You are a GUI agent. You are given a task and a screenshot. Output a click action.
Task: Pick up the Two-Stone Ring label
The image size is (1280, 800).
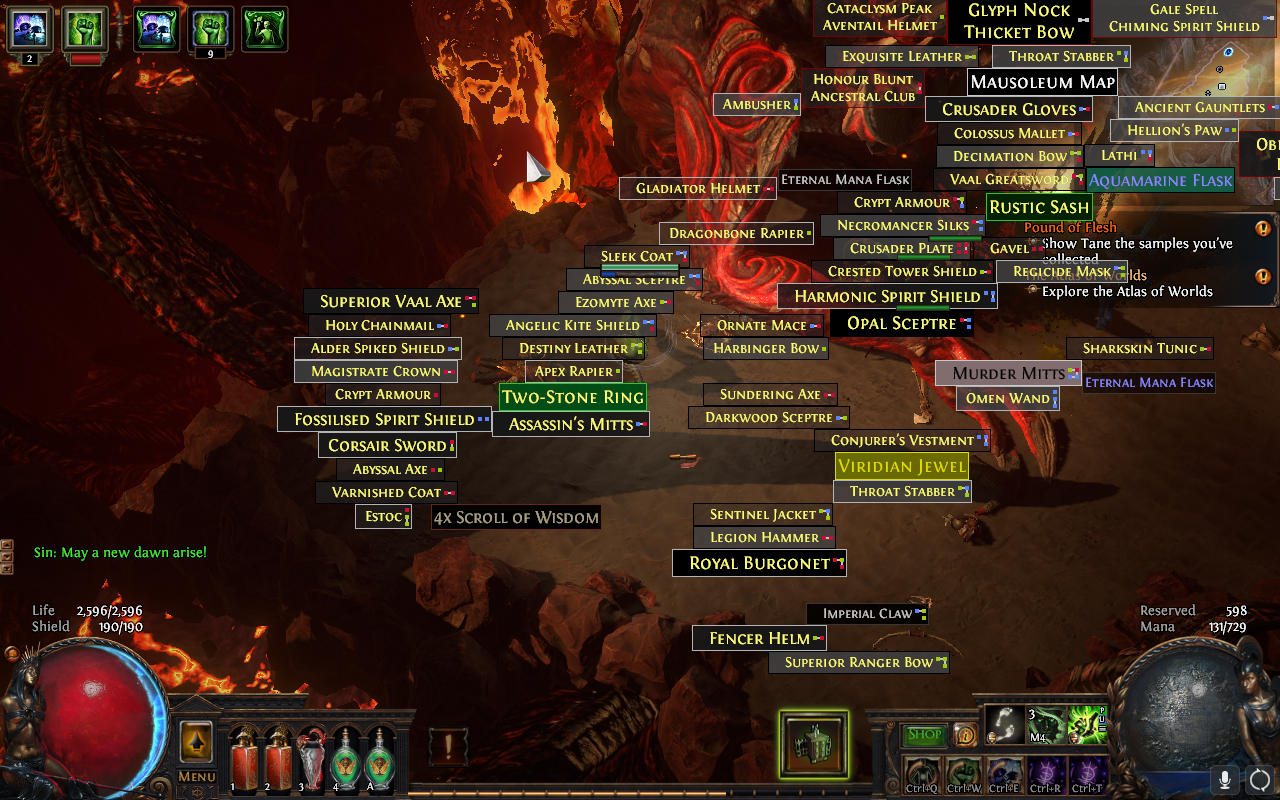click(x=573, y=397)
